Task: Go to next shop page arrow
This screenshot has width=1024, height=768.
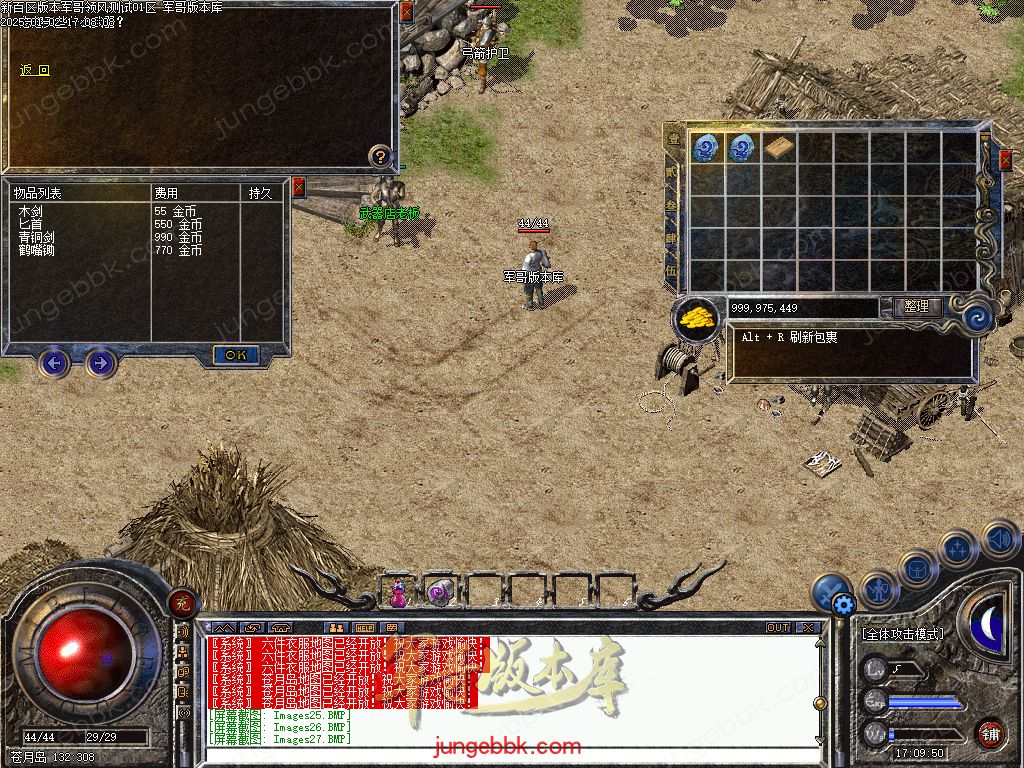Action: [x=100, y=362]
